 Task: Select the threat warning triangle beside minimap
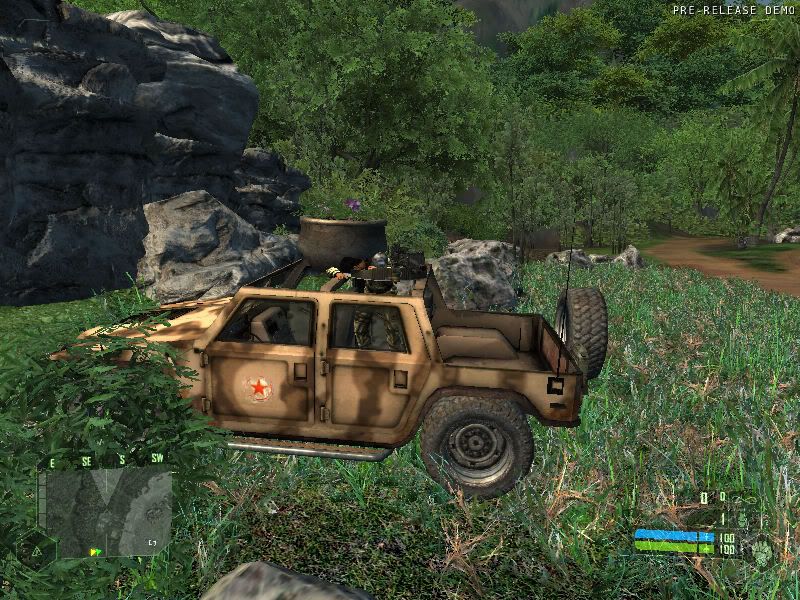[x=36, y=551]
